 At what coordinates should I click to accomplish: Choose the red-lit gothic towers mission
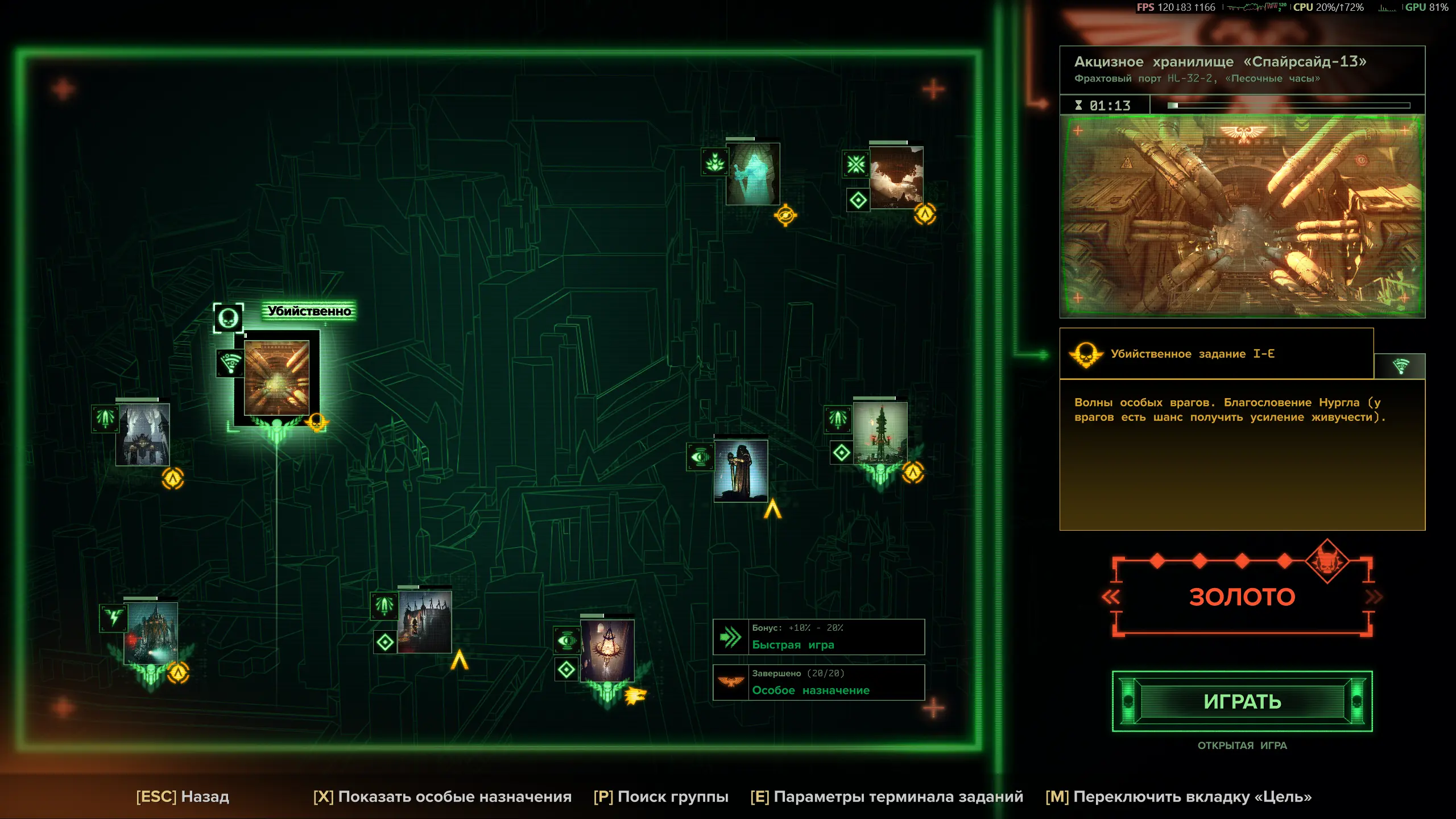click(424, 622)
